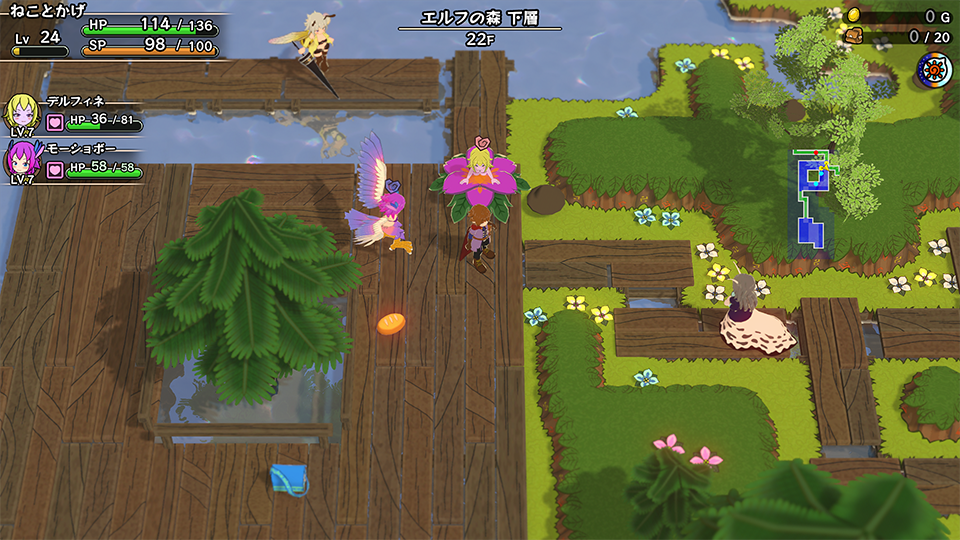Open the brown backpack inventory icon
Image resolution: width=960 pixels, height=540 pixels.
853,36
